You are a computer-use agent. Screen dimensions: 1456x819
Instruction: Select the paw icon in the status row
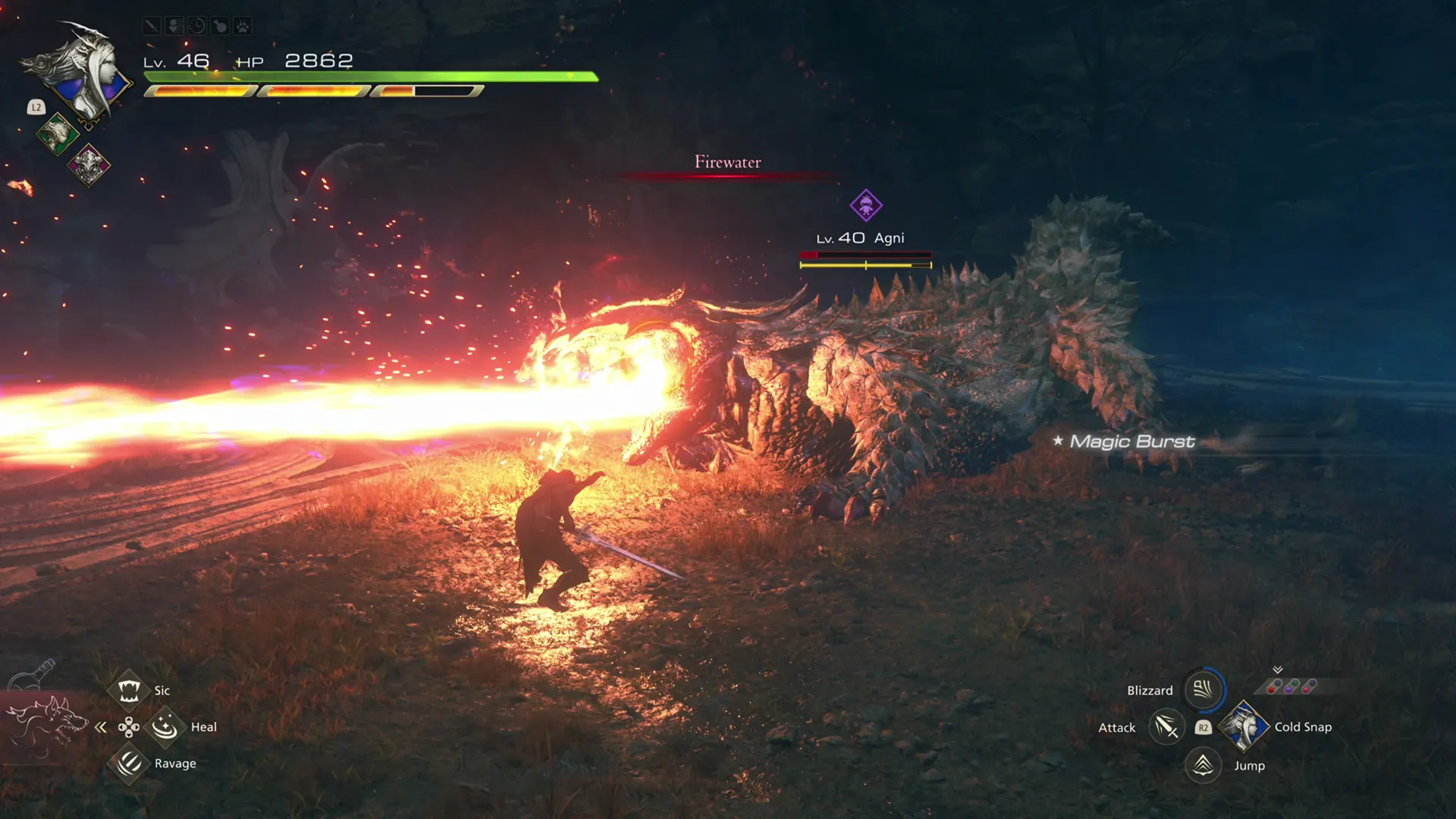(x=242, y=25)
